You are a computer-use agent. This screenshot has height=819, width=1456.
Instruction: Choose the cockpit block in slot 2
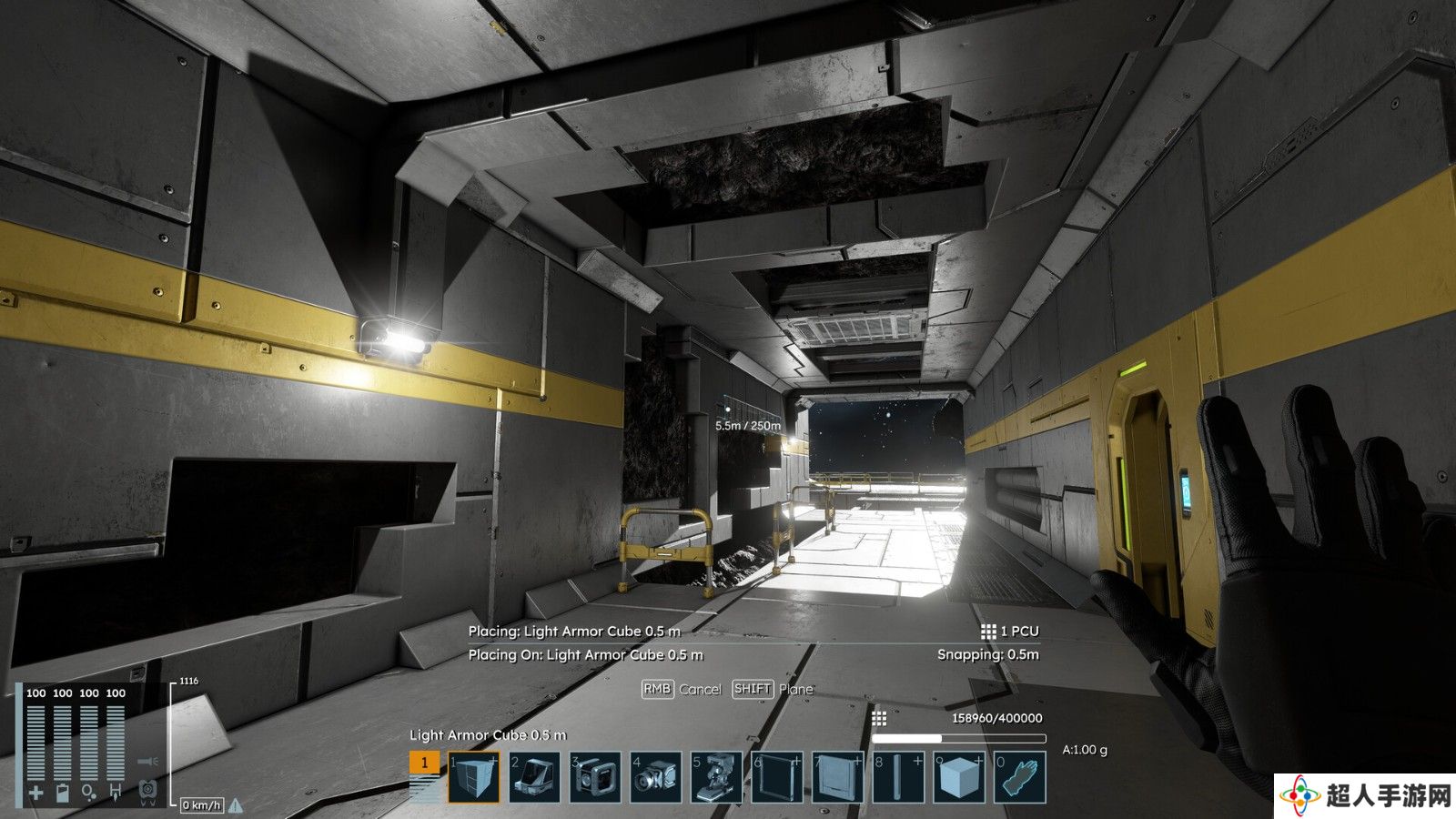(534, 777)
